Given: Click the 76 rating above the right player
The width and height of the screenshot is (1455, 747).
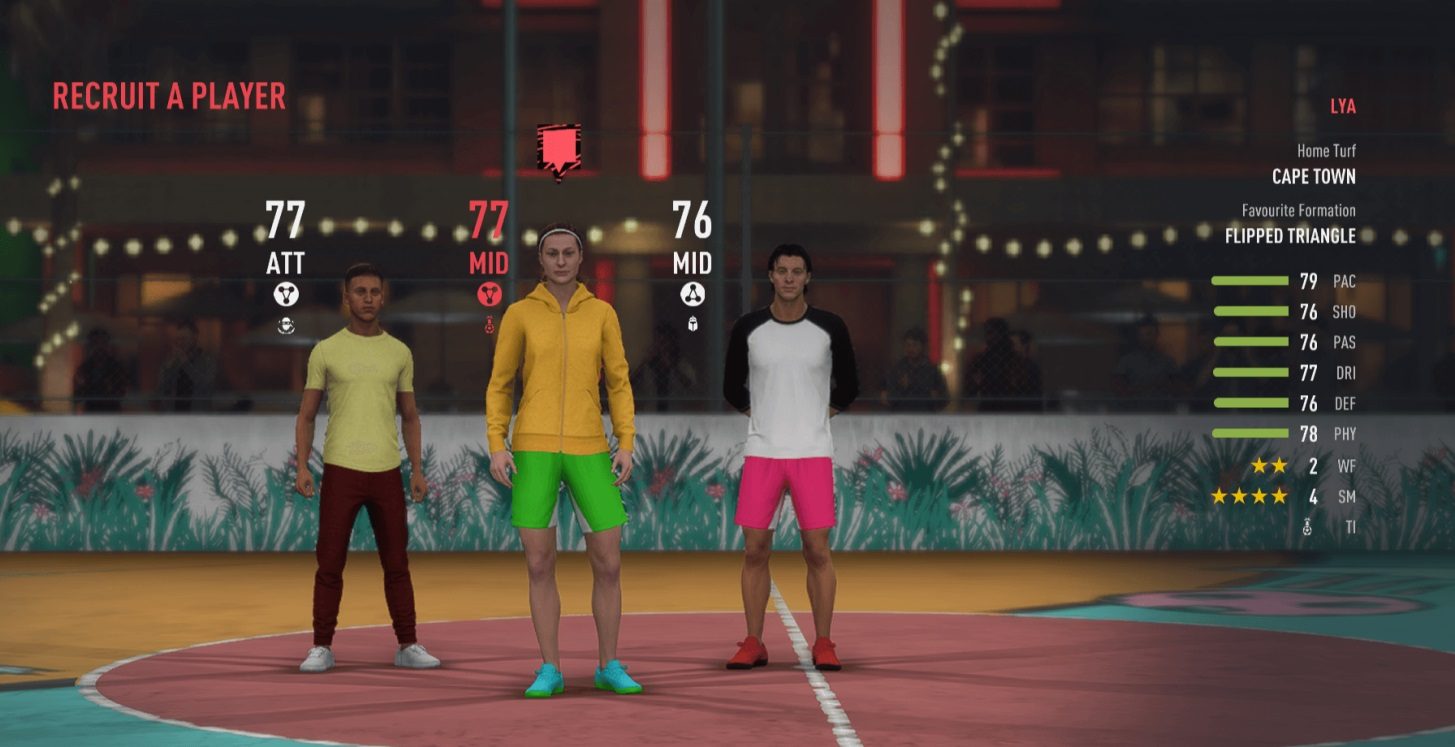Looking at the screenshot, I should pos(691,219).
